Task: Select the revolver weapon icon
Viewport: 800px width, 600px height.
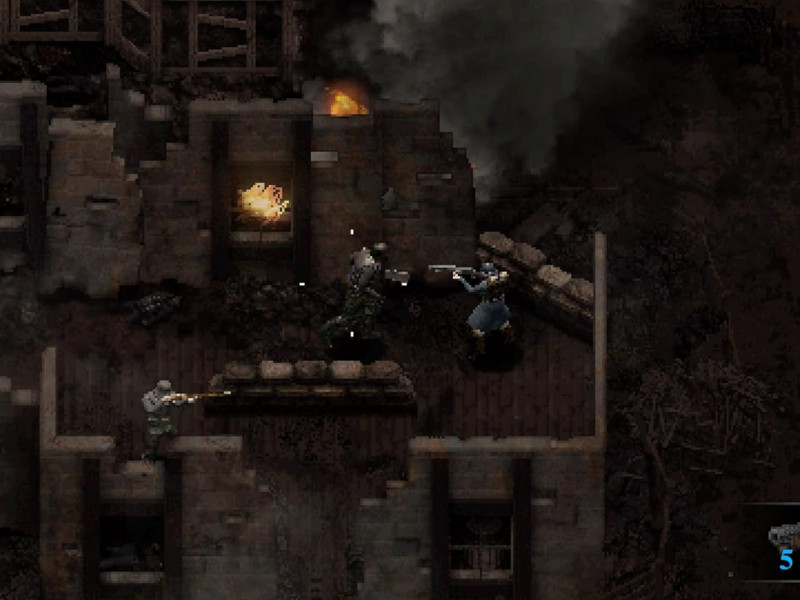Action: click(x=783, y=534)
